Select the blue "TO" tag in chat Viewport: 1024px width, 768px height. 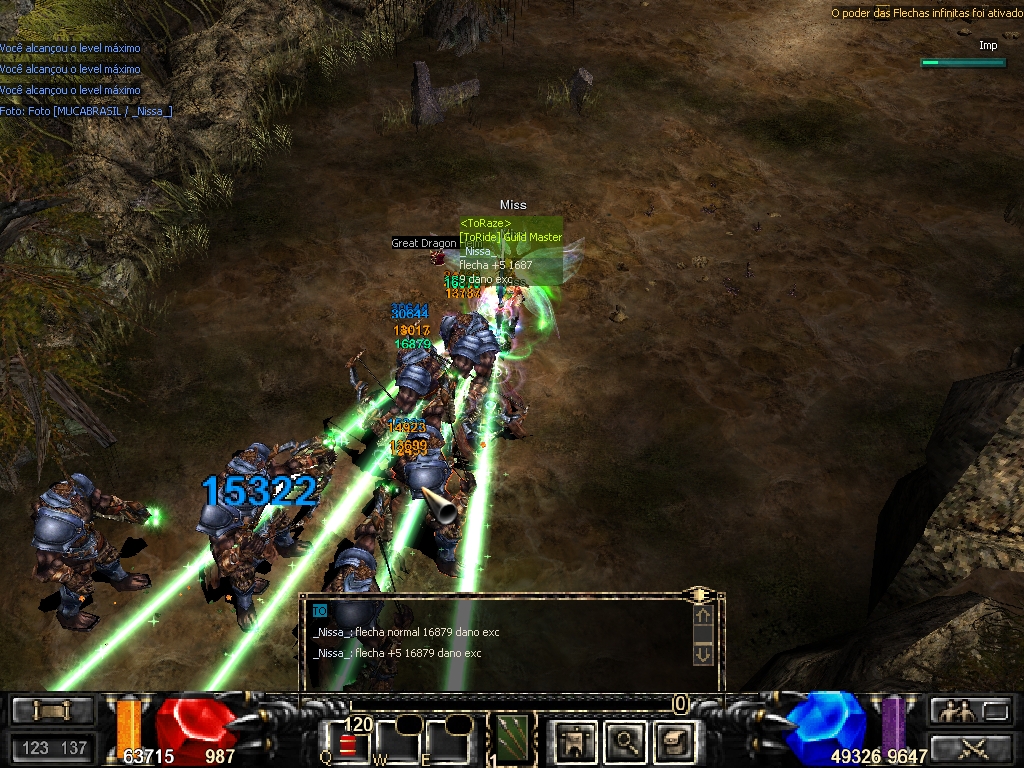tap(319, 610)
